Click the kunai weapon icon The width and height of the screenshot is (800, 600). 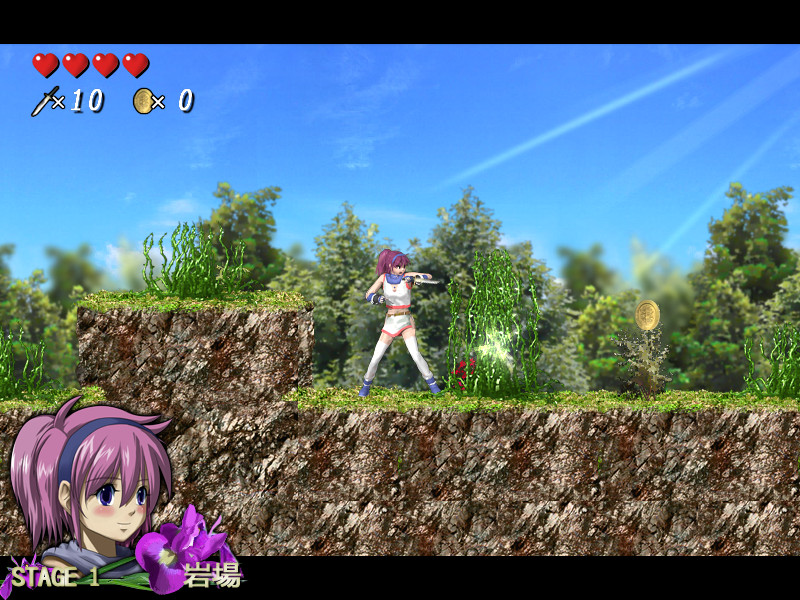pyautogui.click(x=44, y=101)
